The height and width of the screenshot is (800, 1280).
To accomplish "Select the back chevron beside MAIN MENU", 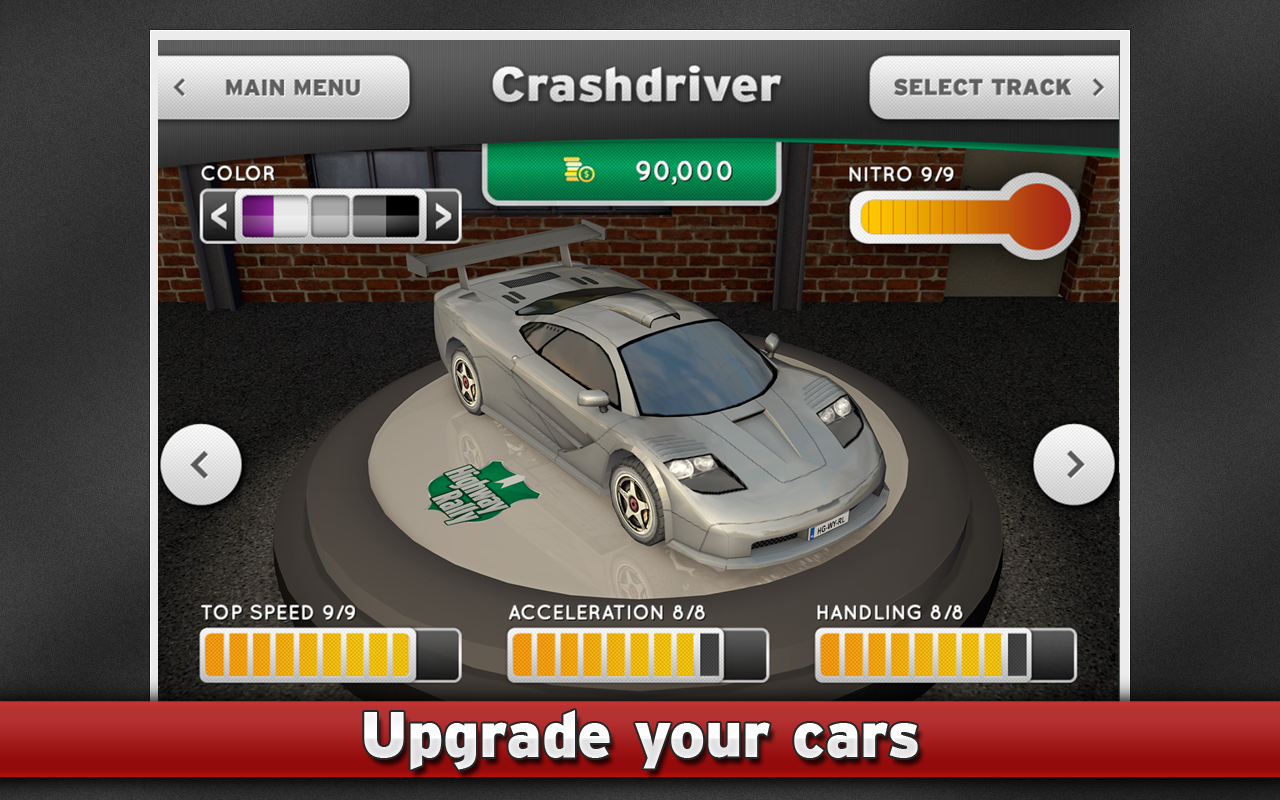I will click(x=180, y=88).
